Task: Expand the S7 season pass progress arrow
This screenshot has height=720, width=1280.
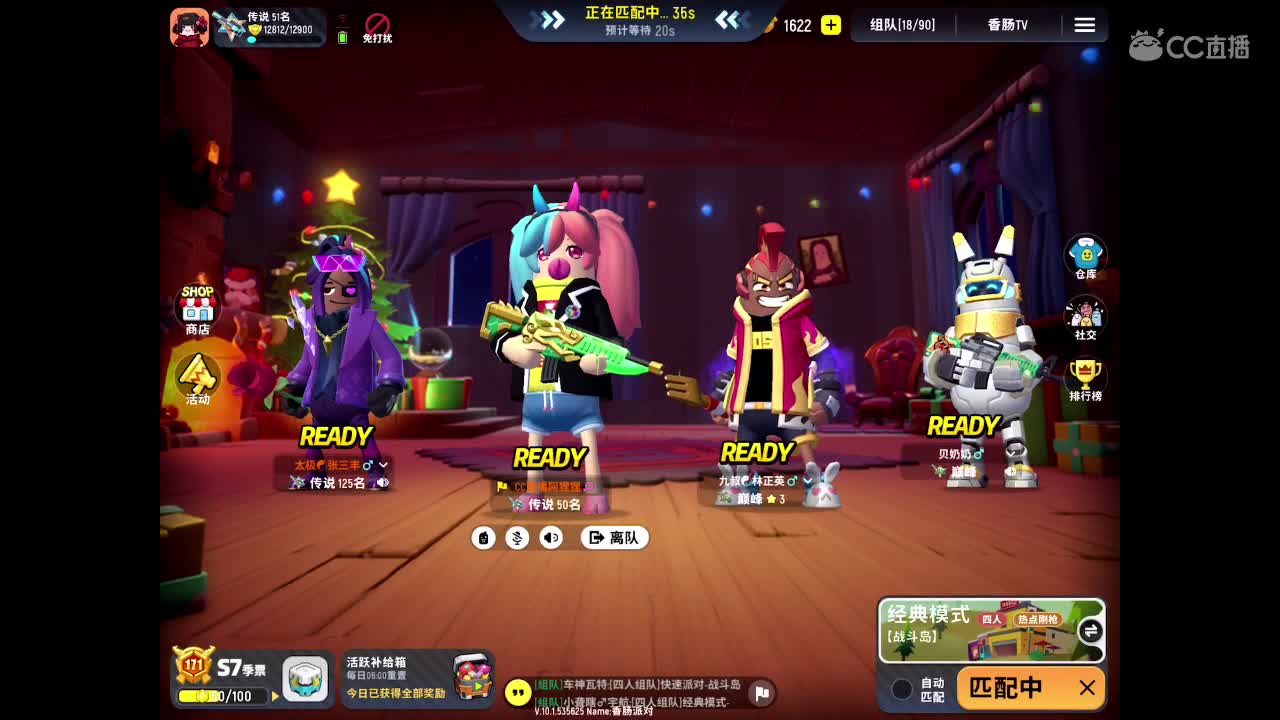Action: pyautogui.click(x=276, y=697)
